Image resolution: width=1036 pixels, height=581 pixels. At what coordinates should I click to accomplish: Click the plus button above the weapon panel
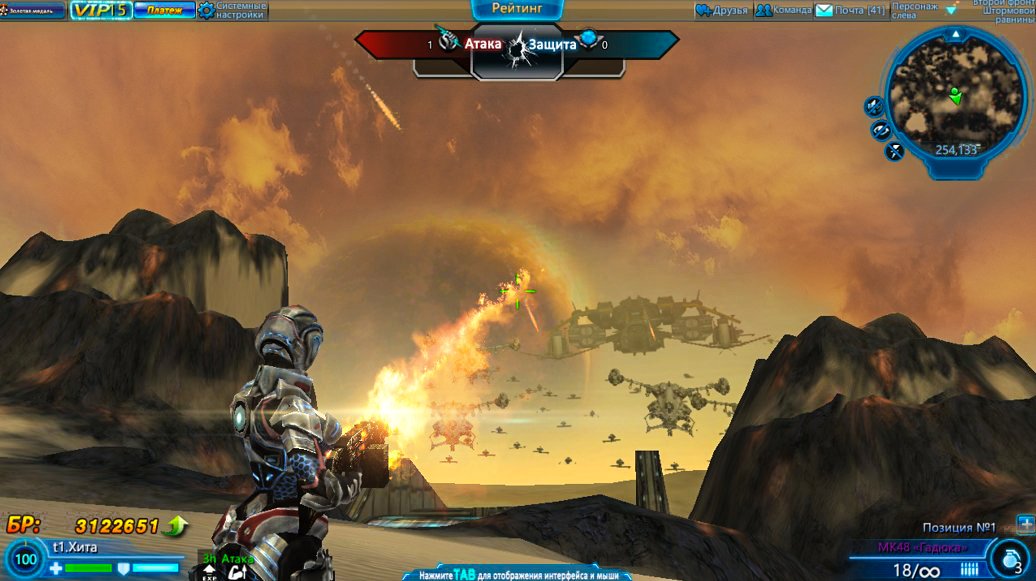coord(1025,523)
